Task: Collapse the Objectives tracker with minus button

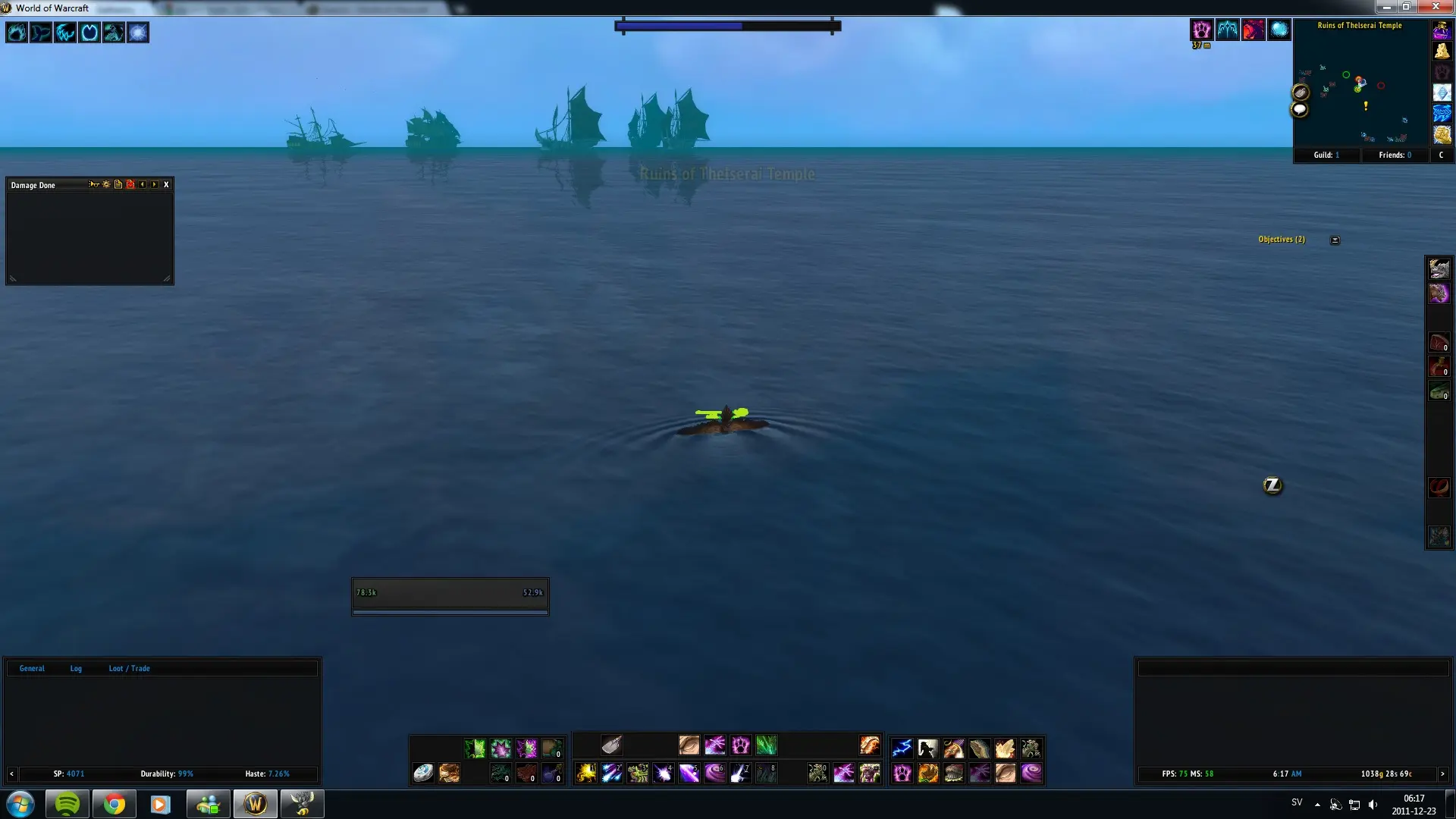Action: click(x=1335, y=240)
